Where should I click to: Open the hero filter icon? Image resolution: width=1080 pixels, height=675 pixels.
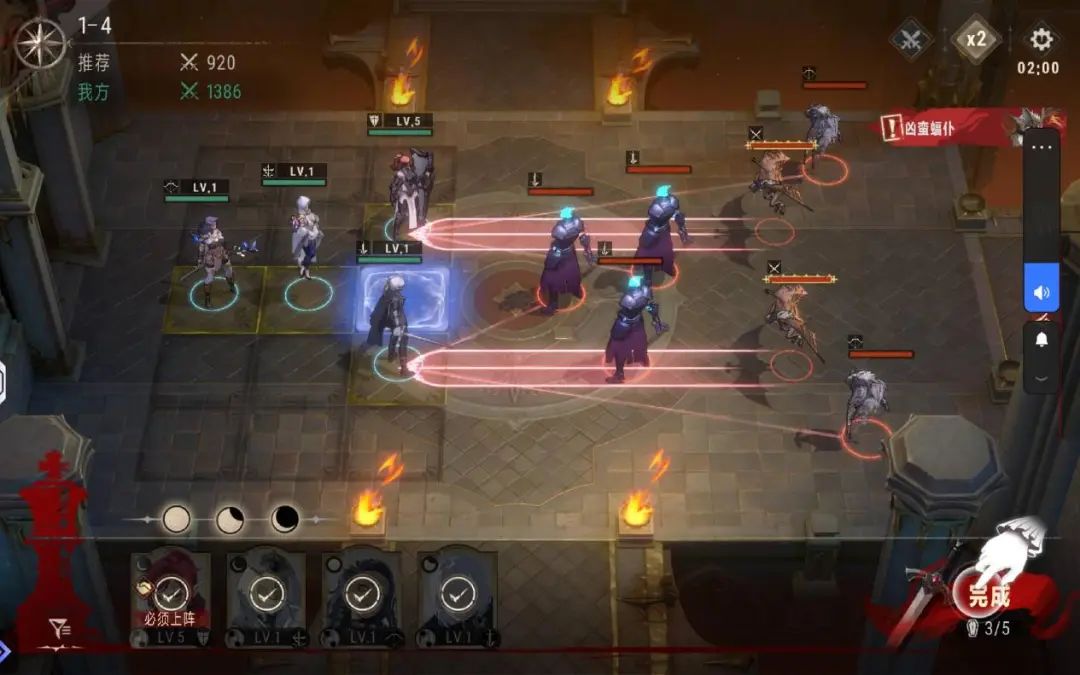point(60,628)
